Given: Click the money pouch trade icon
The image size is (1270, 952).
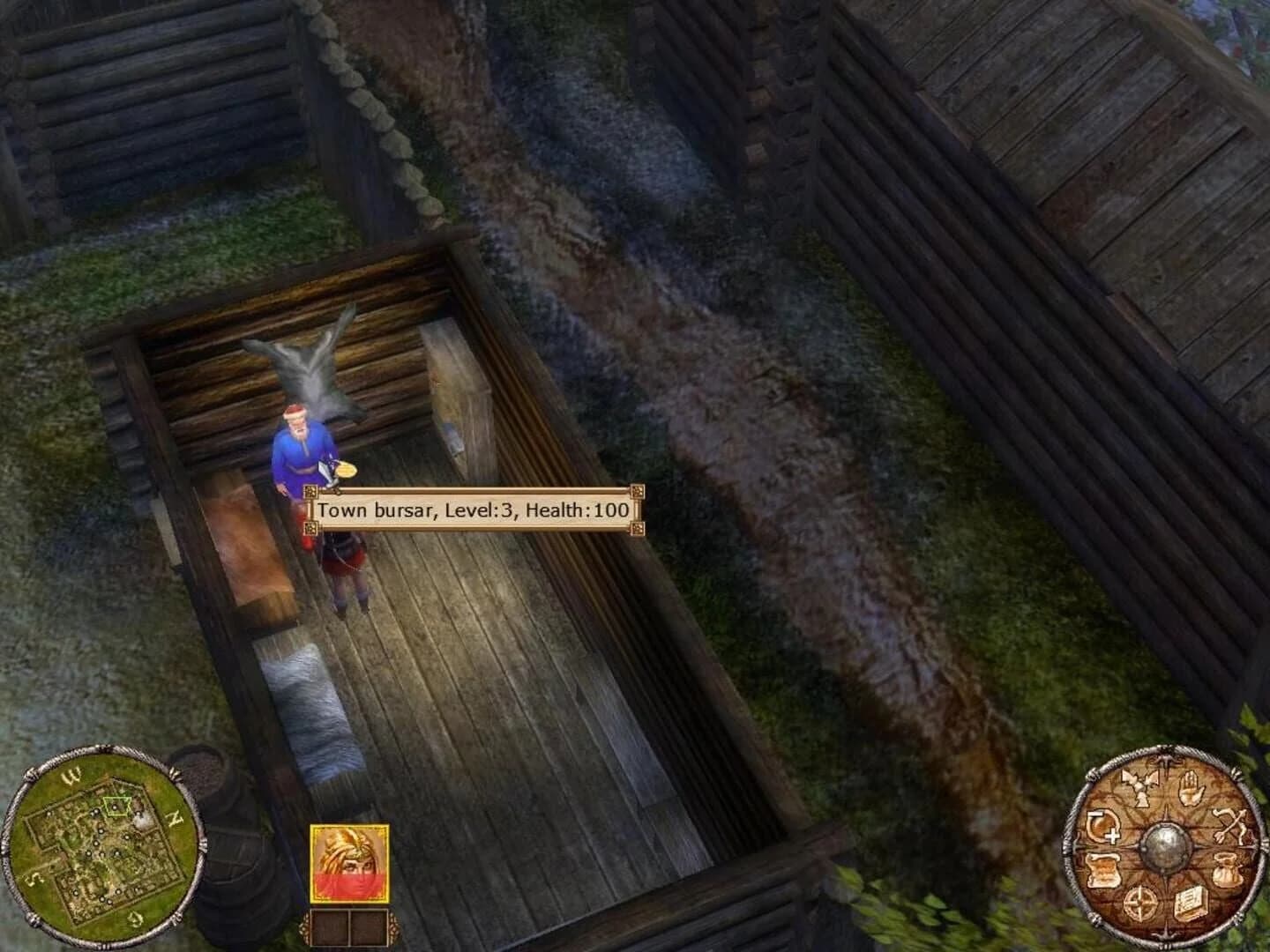Looking at the screenshot, I should (1227, 869).
